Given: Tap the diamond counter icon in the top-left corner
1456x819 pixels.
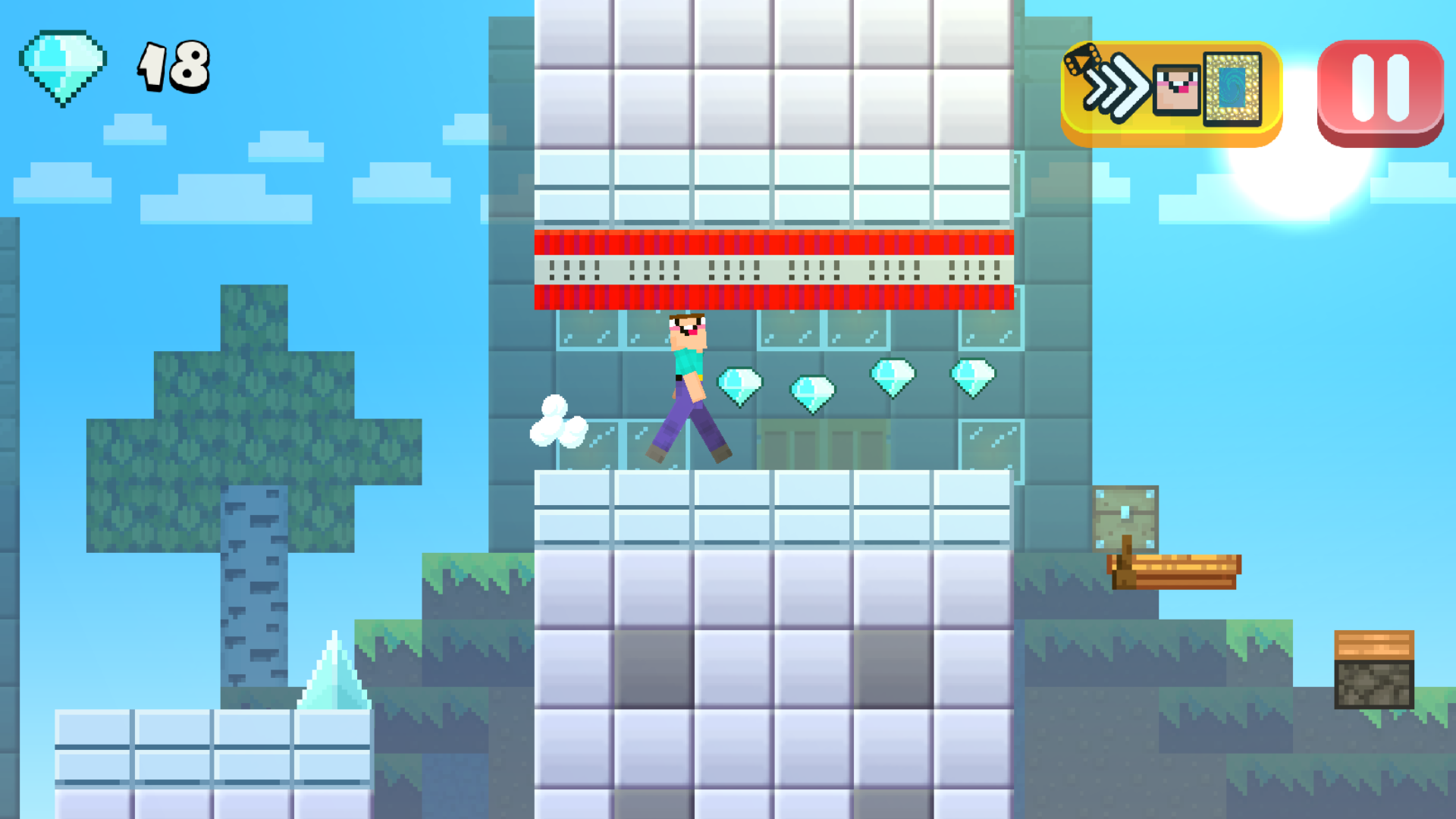Looking at the screenshot, I should [64, 64].
